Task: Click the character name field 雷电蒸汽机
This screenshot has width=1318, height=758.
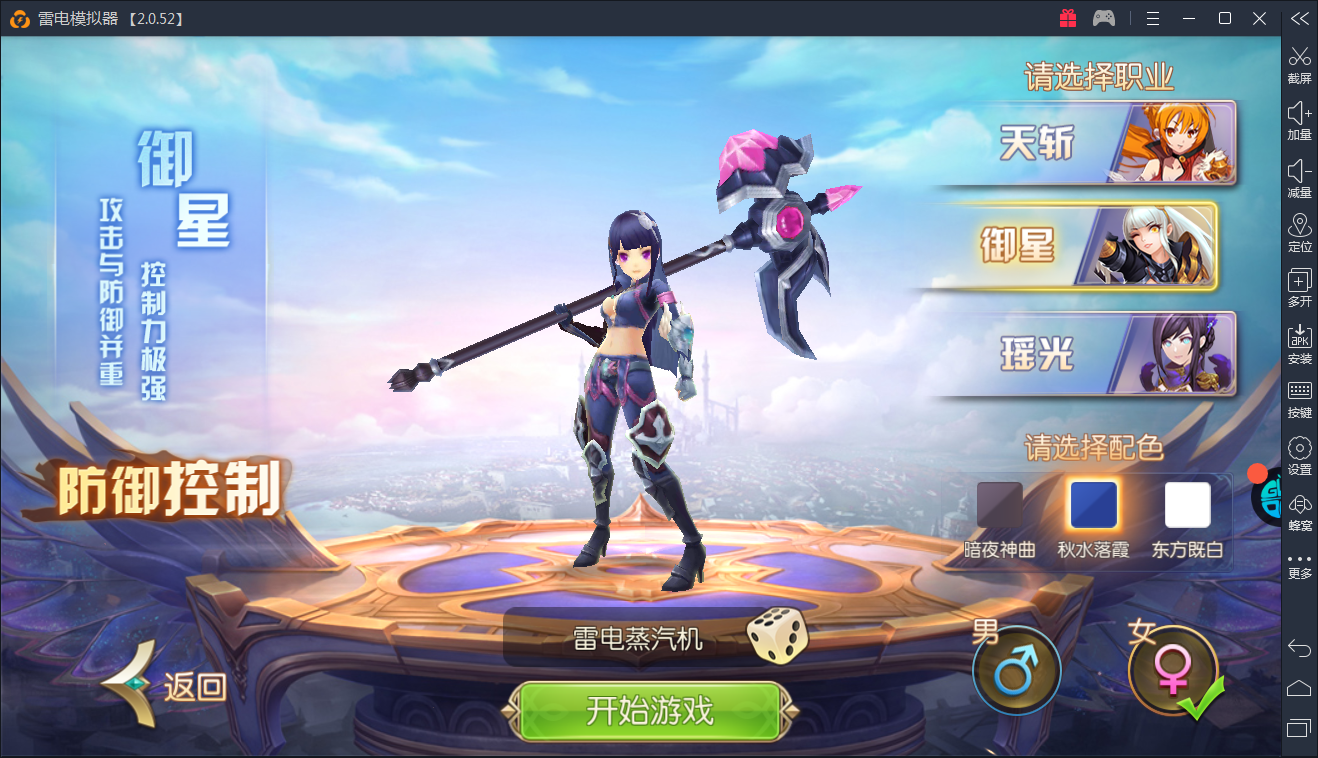Action: (638, 638)
